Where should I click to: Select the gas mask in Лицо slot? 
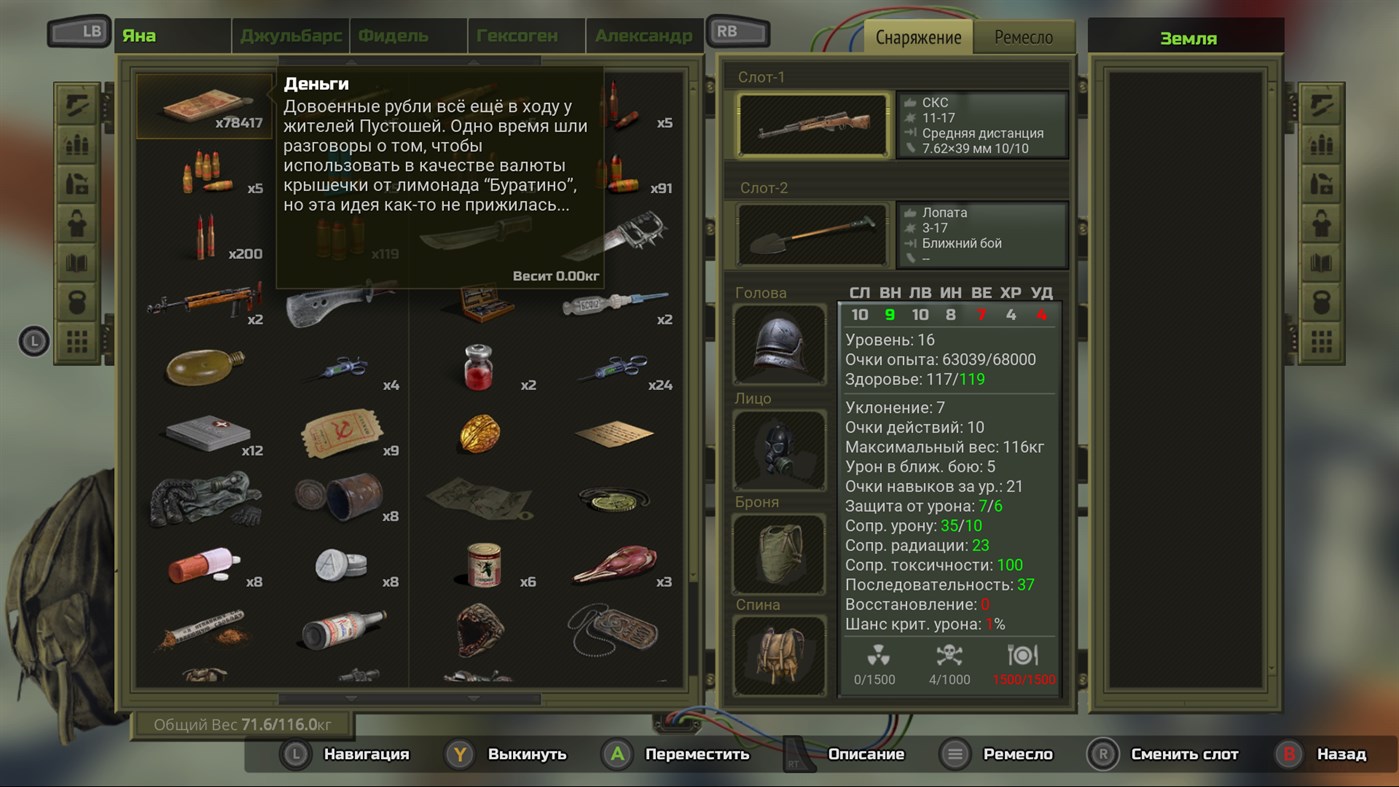click(780, 450)
